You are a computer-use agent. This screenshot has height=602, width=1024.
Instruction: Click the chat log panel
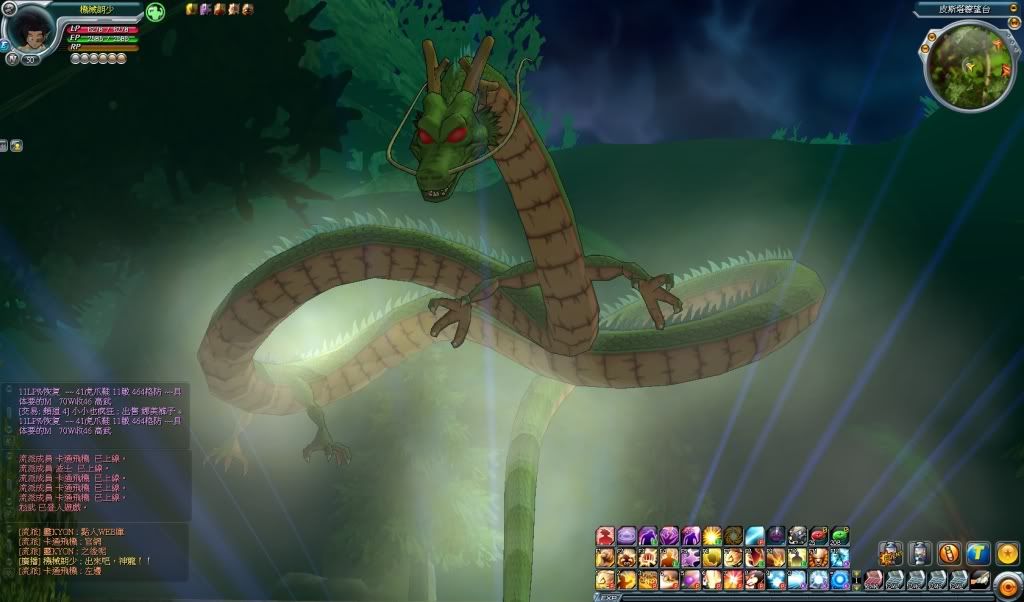(x=95, y=480)
